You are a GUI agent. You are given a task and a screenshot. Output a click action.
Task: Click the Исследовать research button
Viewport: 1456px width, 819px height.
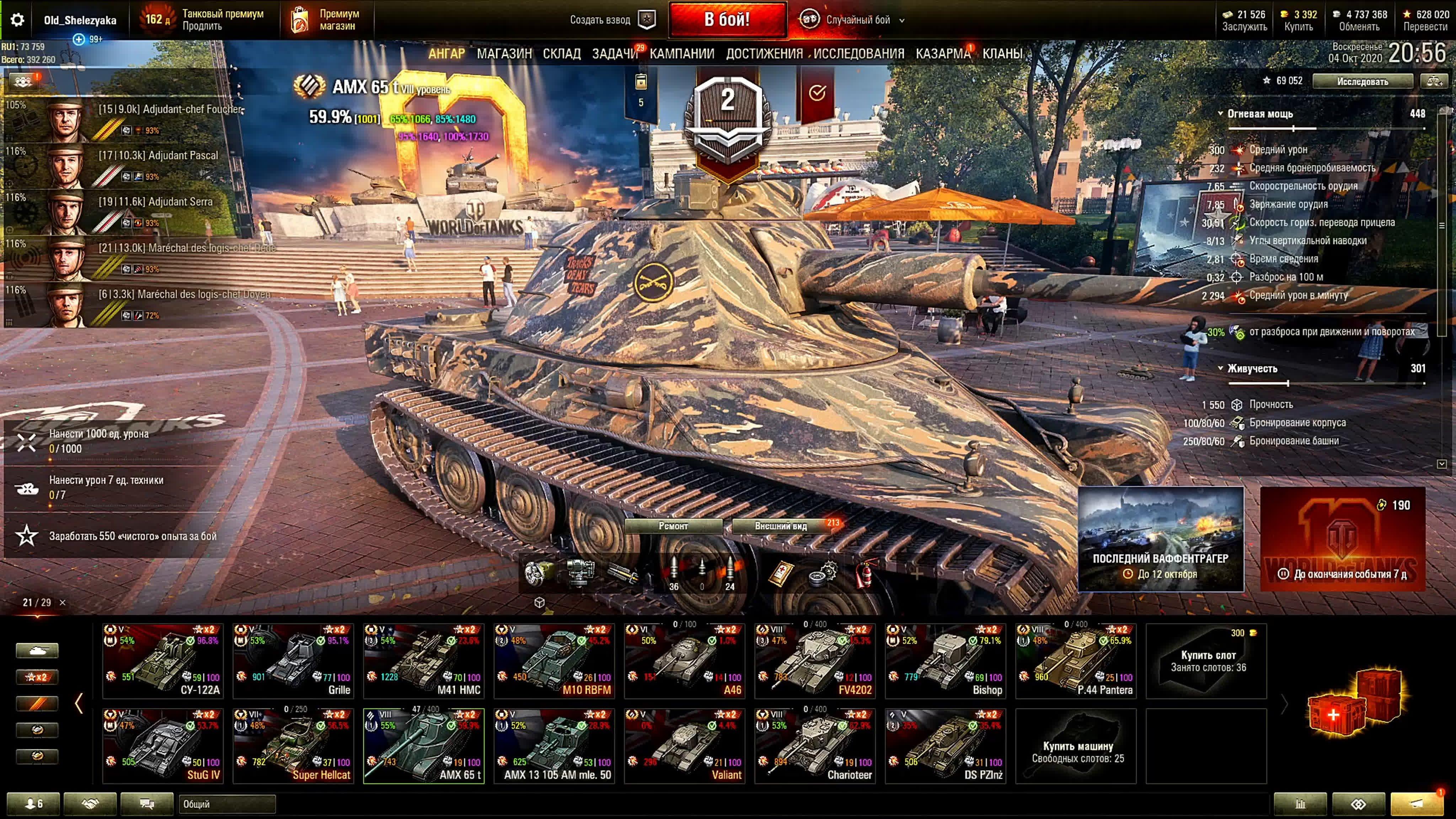pos(1362,81)
